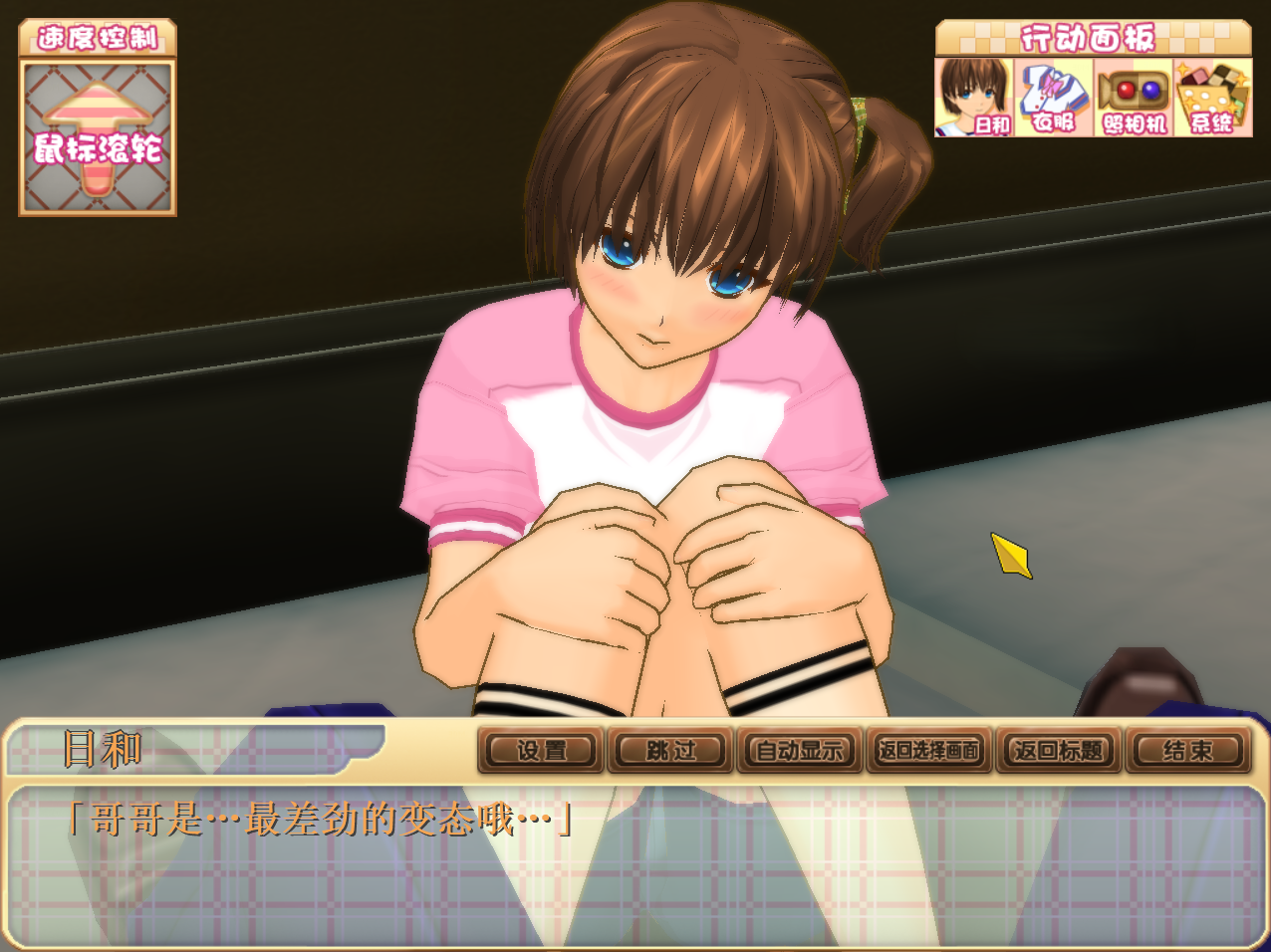Click the 跳过 skip button
The image size is (1271, 952).
pyautogui.click(x=670, y=750)
